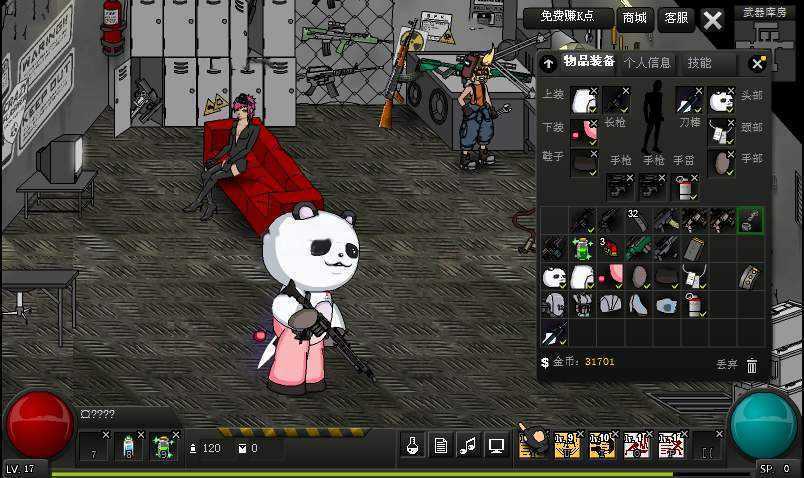
Task: Select the green-highlighted inventory slot
Action: tap(750, 220)
